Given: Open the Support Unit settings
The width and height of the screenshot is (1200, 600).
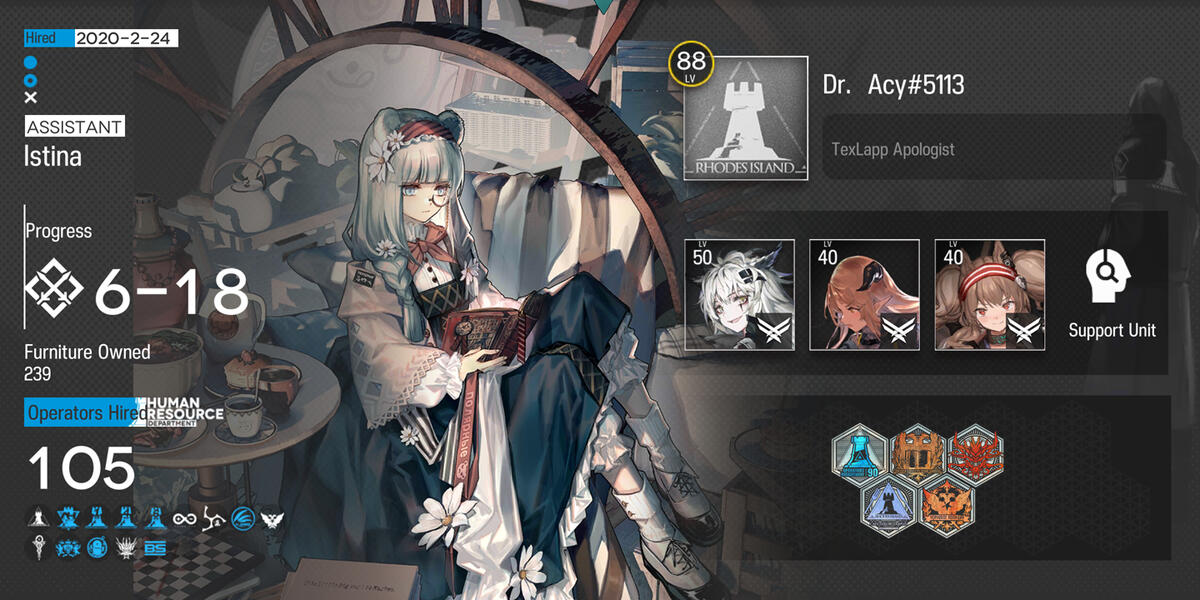Looking at the screenshot, I should point(1111,293).
